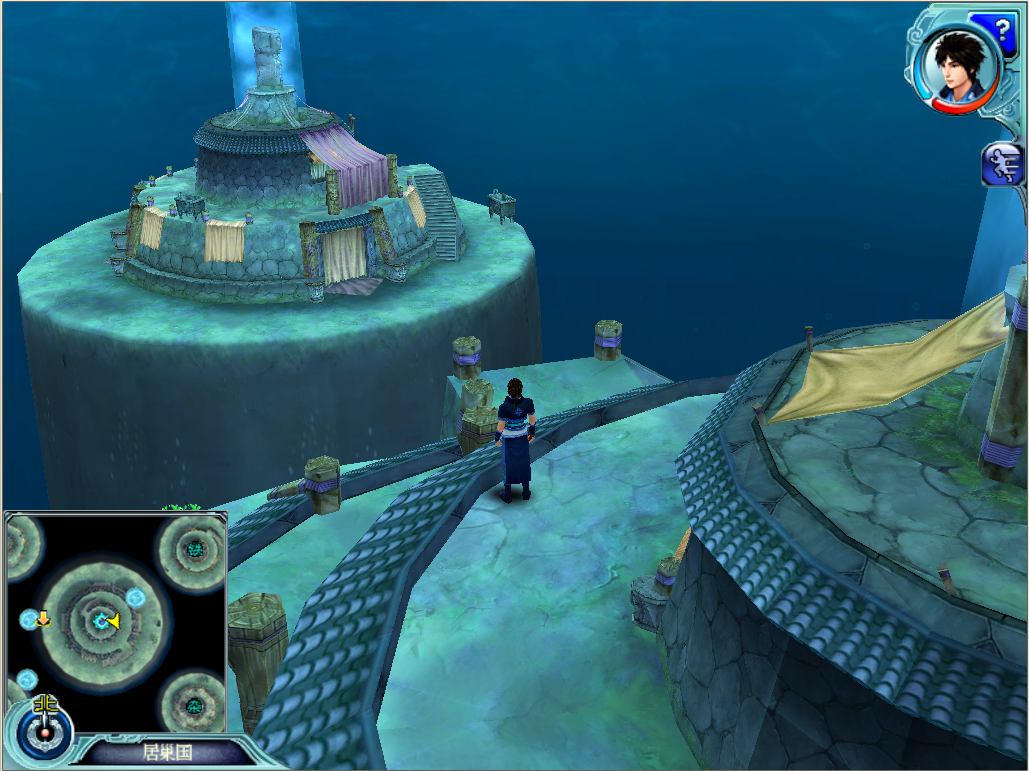This screenshot has width=1029, height=771.
Task: Click the 北 north compass dial
Action: [44, 725]
